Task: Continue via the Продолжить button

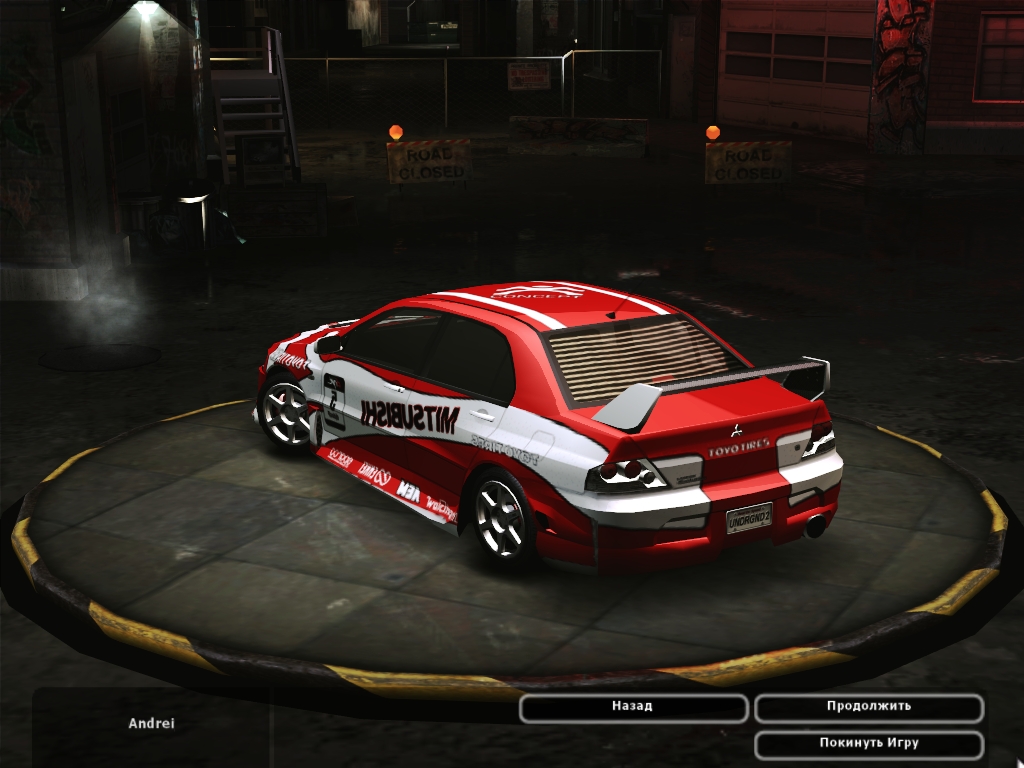Action: (868, 707)
